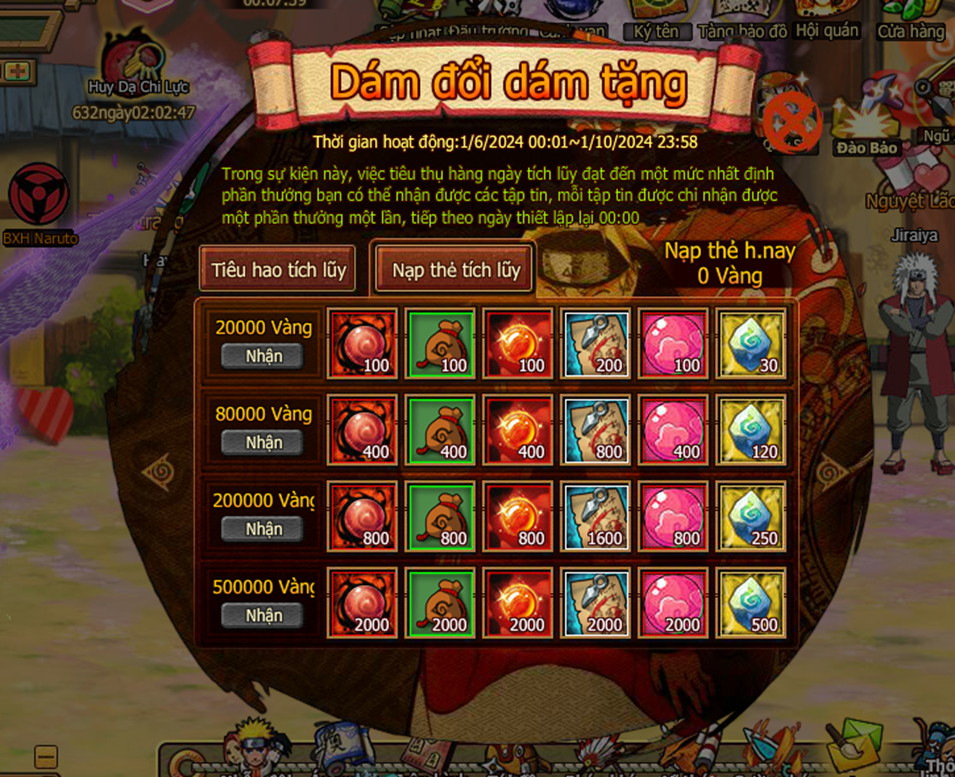Open the Tặng bảo đồ icon
Viewport: 955px width, 777px height.
743,20
